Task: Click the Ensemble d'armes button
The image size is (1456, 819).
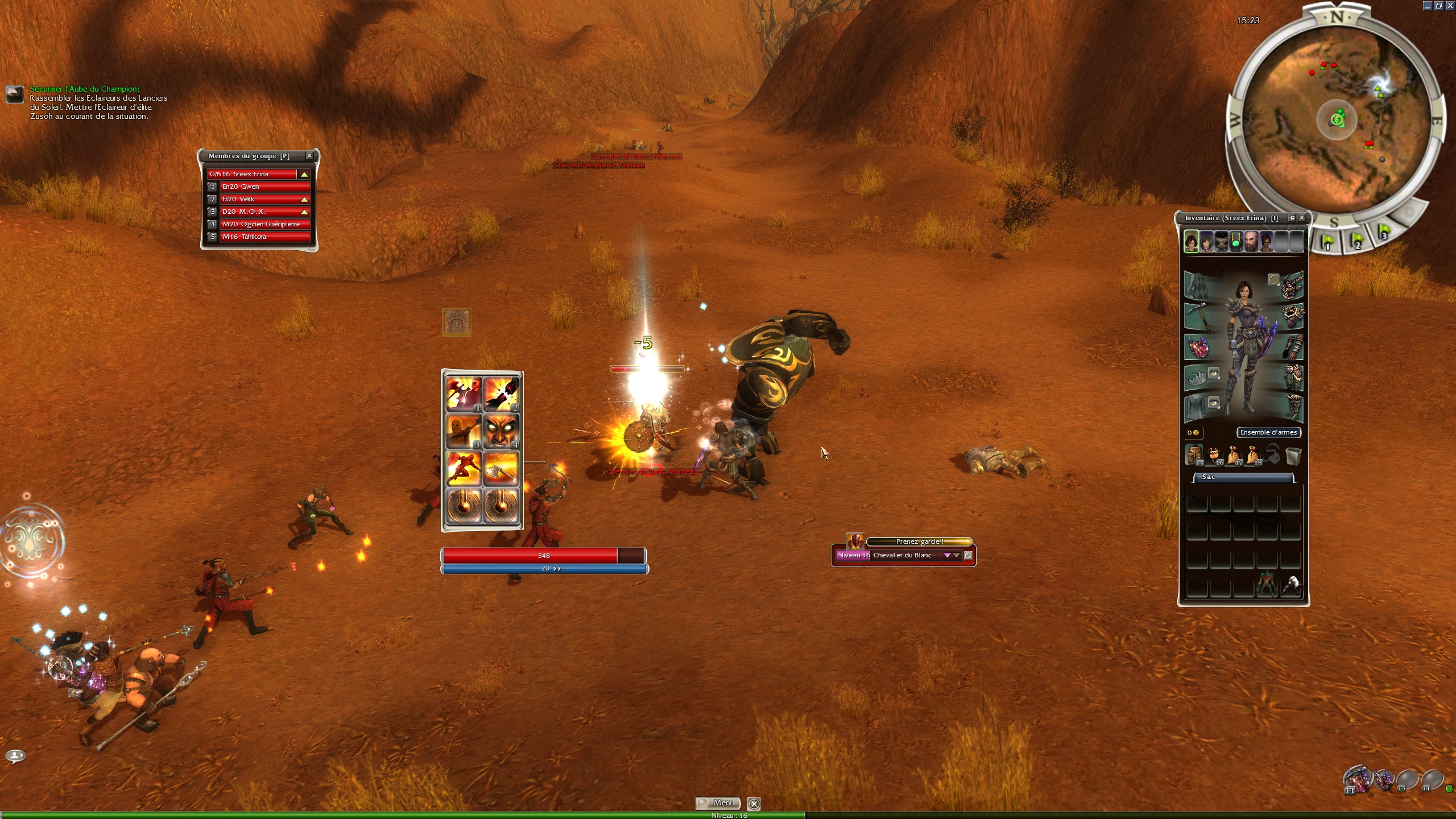Action: click(x=1268, y=432)
